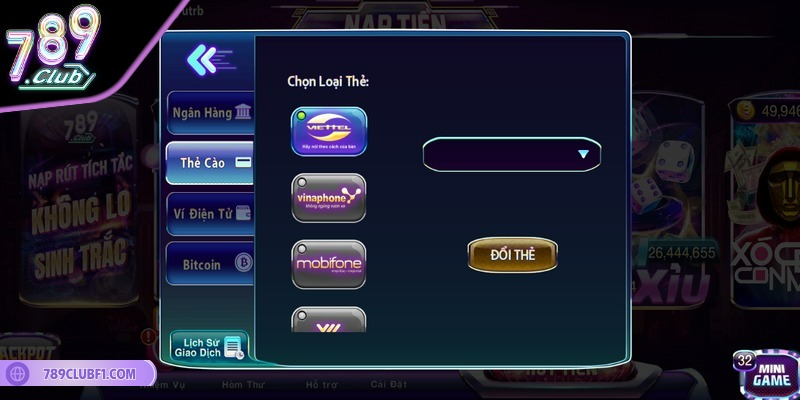Select the partially visible Vietnamobile card

pos(328,321)
